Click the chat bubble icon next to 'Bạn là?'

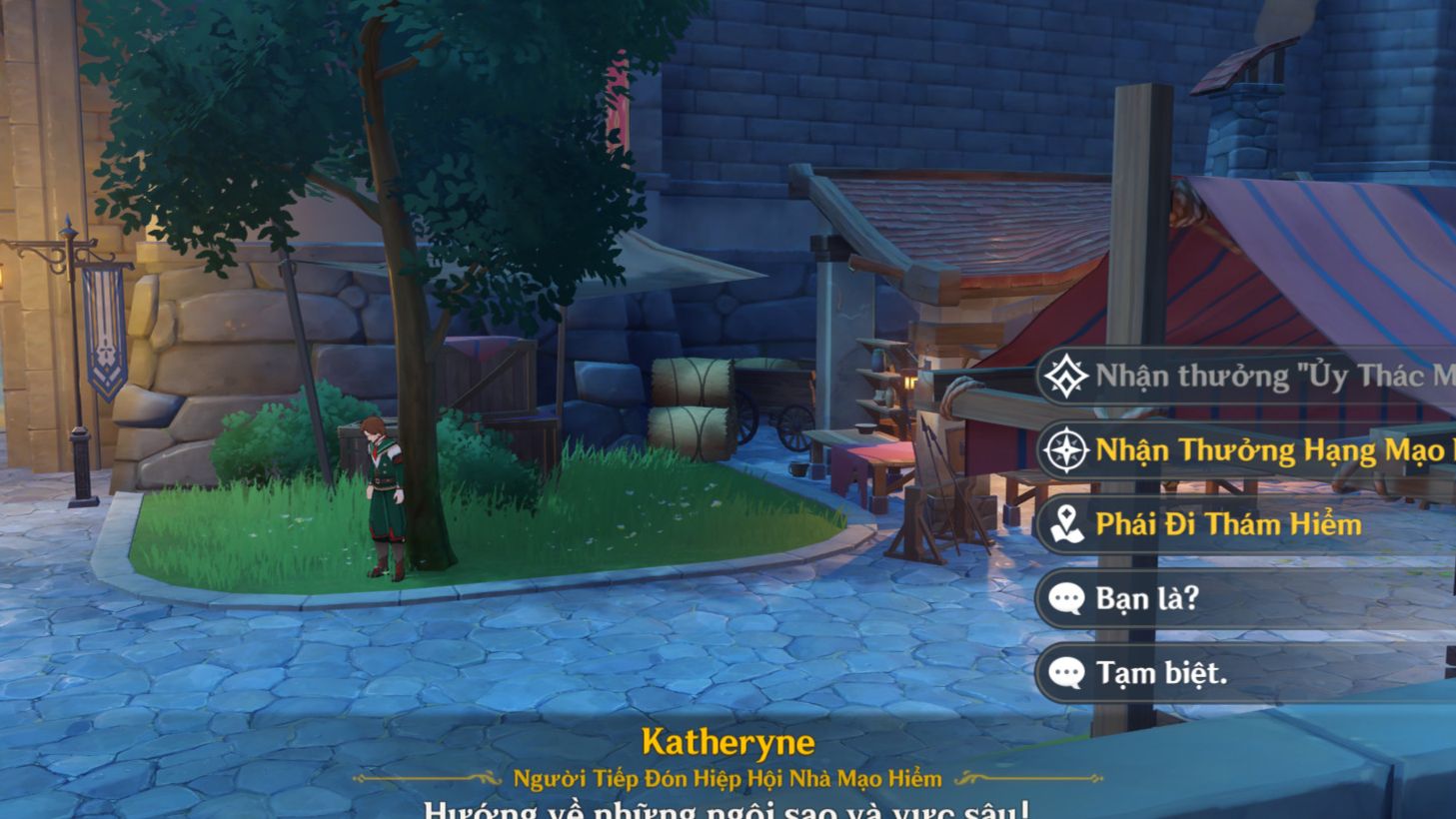coord(1068,598)
